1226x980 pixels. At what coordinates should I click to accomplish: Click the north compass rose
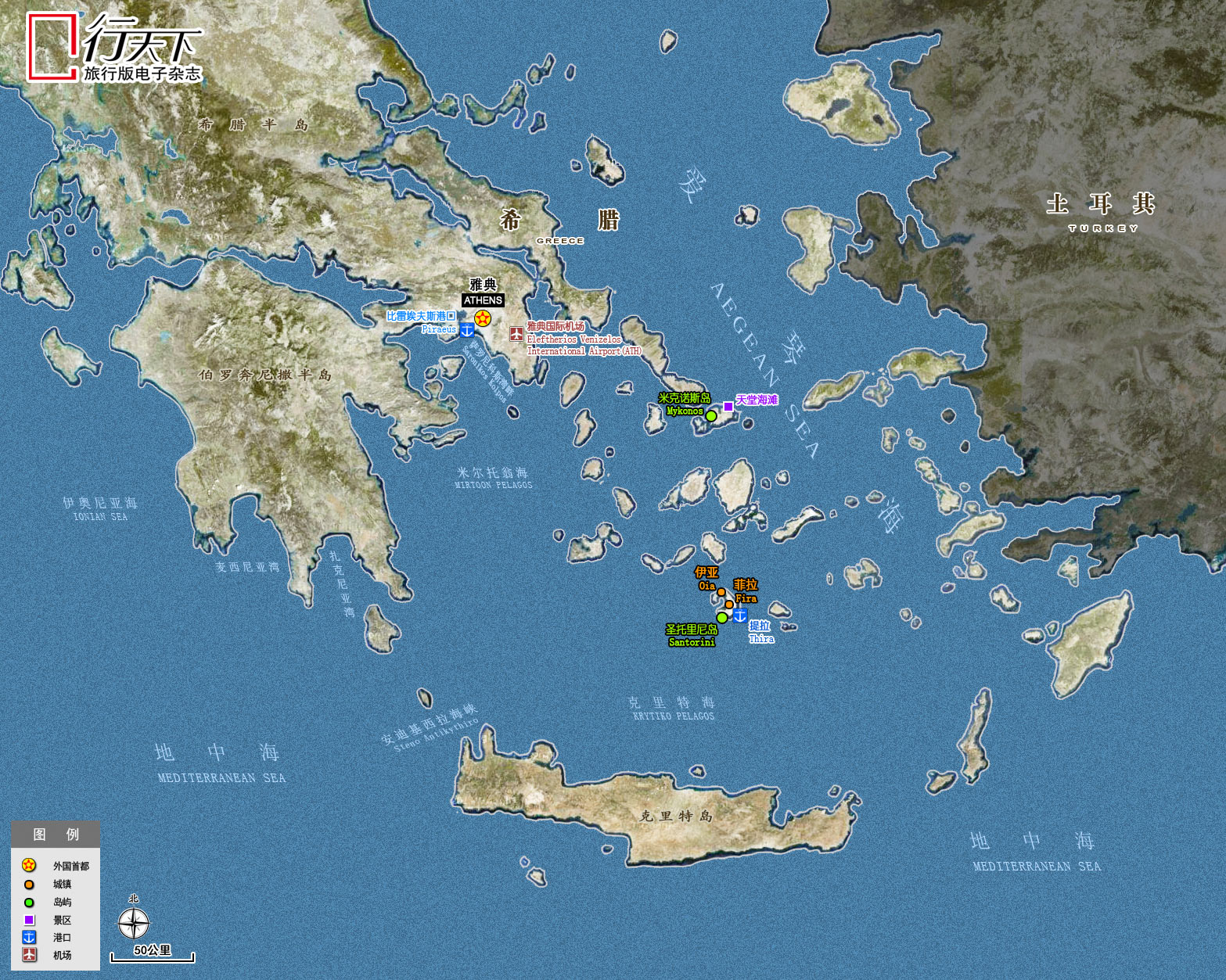pos(134,923)
